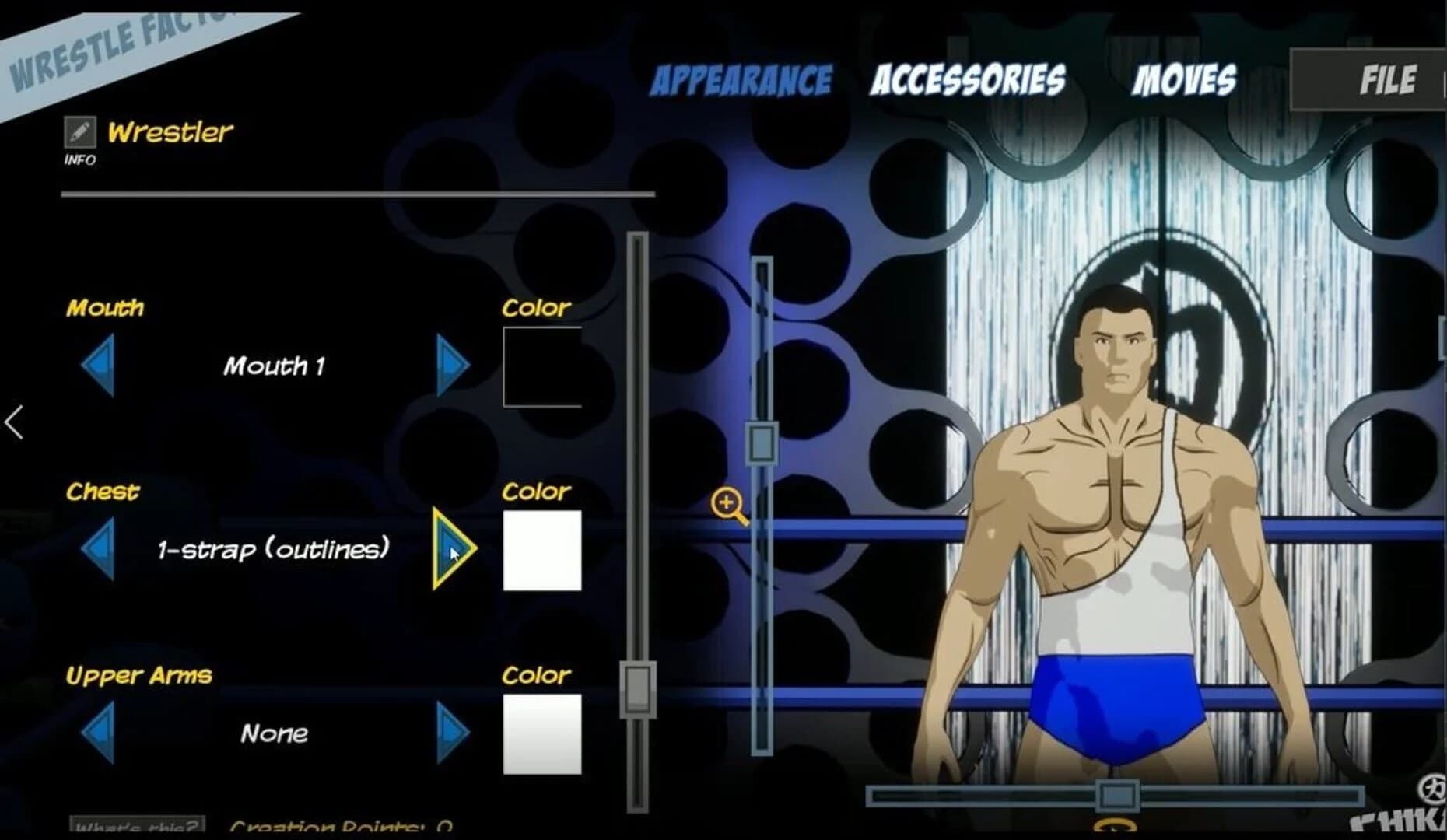Viewport: 1447px width, 840px height.
Task: Change the Upper Arms color
Action: click(541, 735)
